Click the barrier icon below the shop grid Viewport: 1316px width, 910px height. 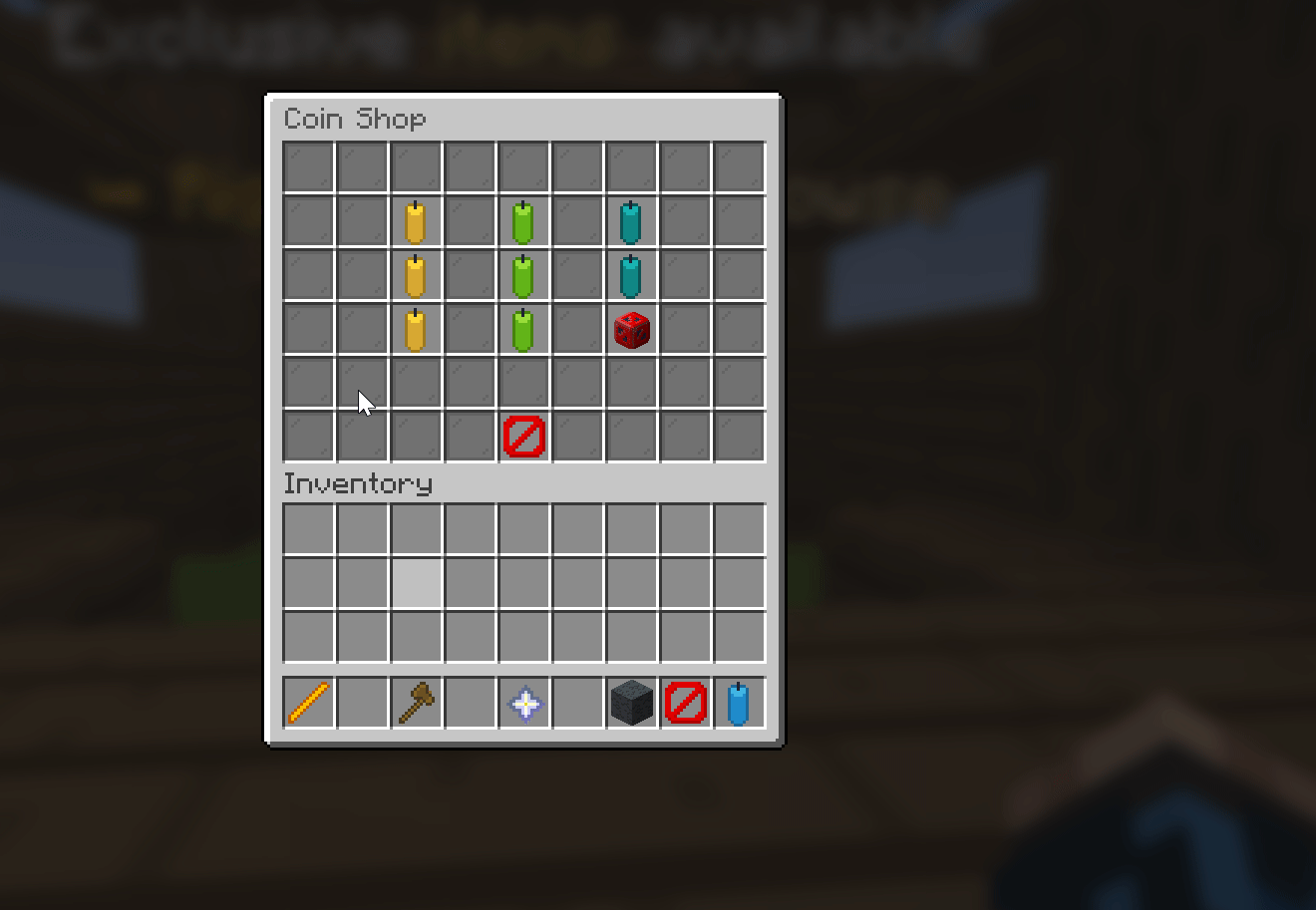pos(523,437)
